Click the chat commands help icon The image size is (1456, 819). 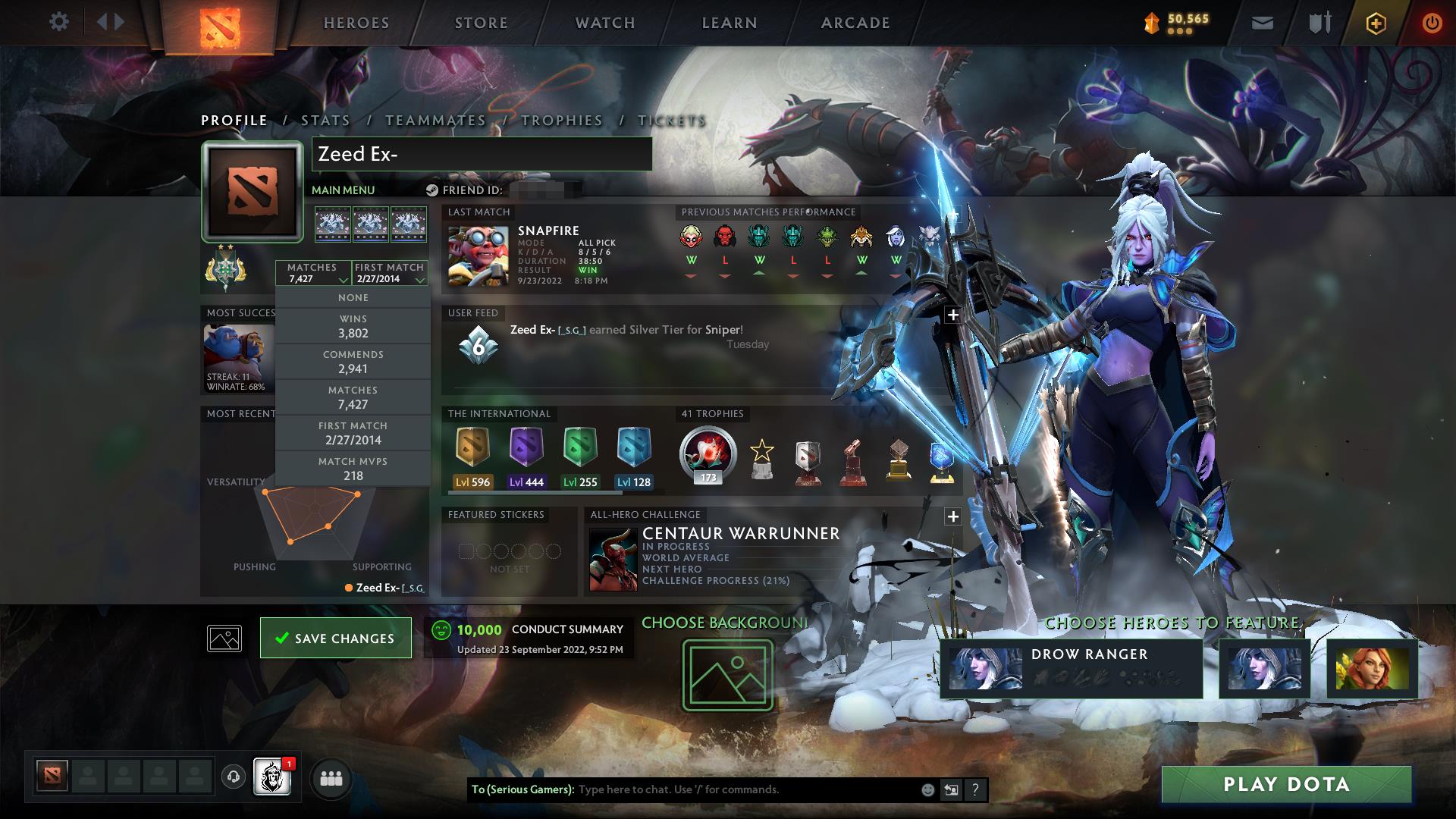point(974,789)
